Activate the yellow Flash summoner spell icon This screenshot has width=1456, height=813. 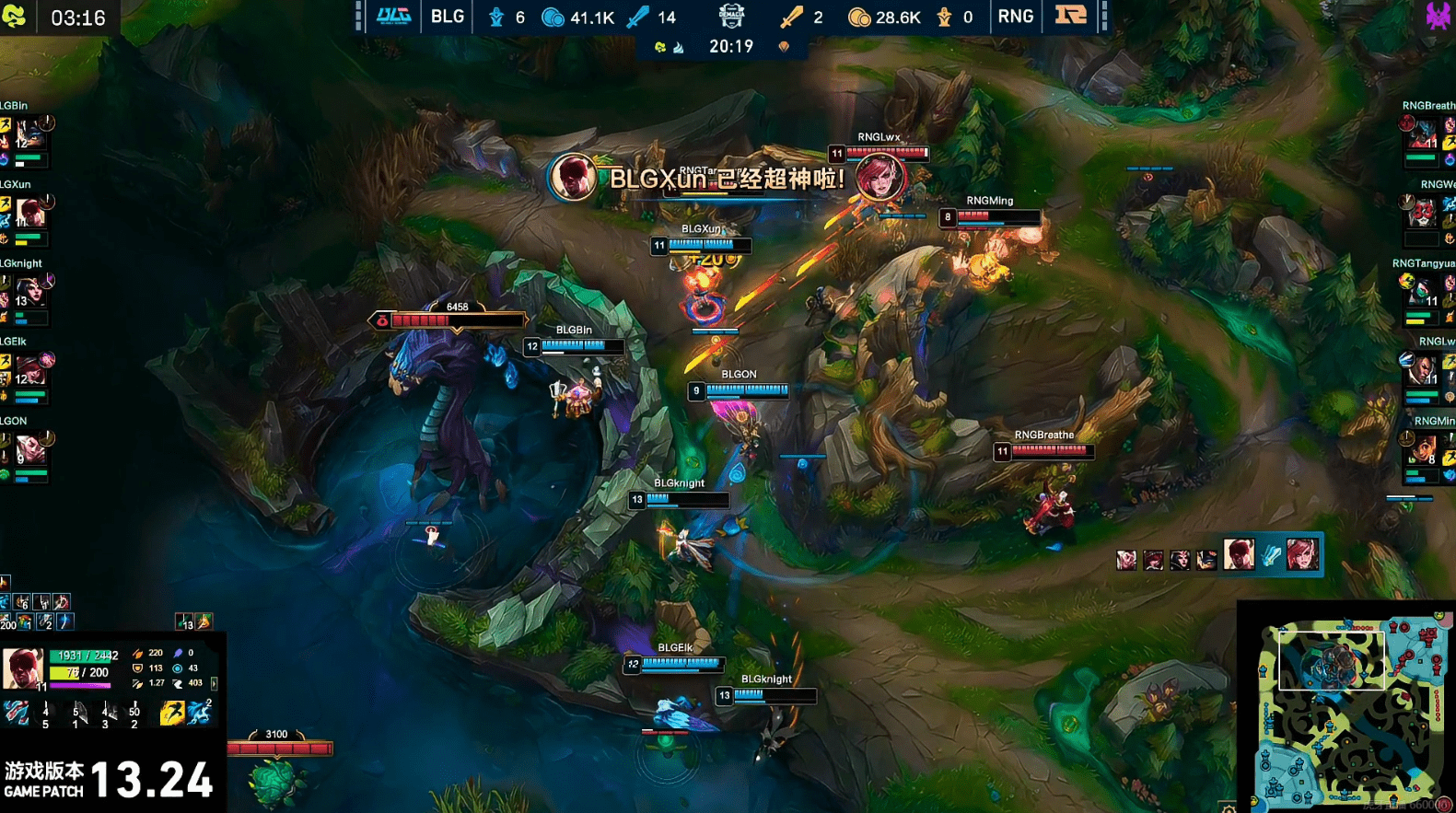point(171,714)
